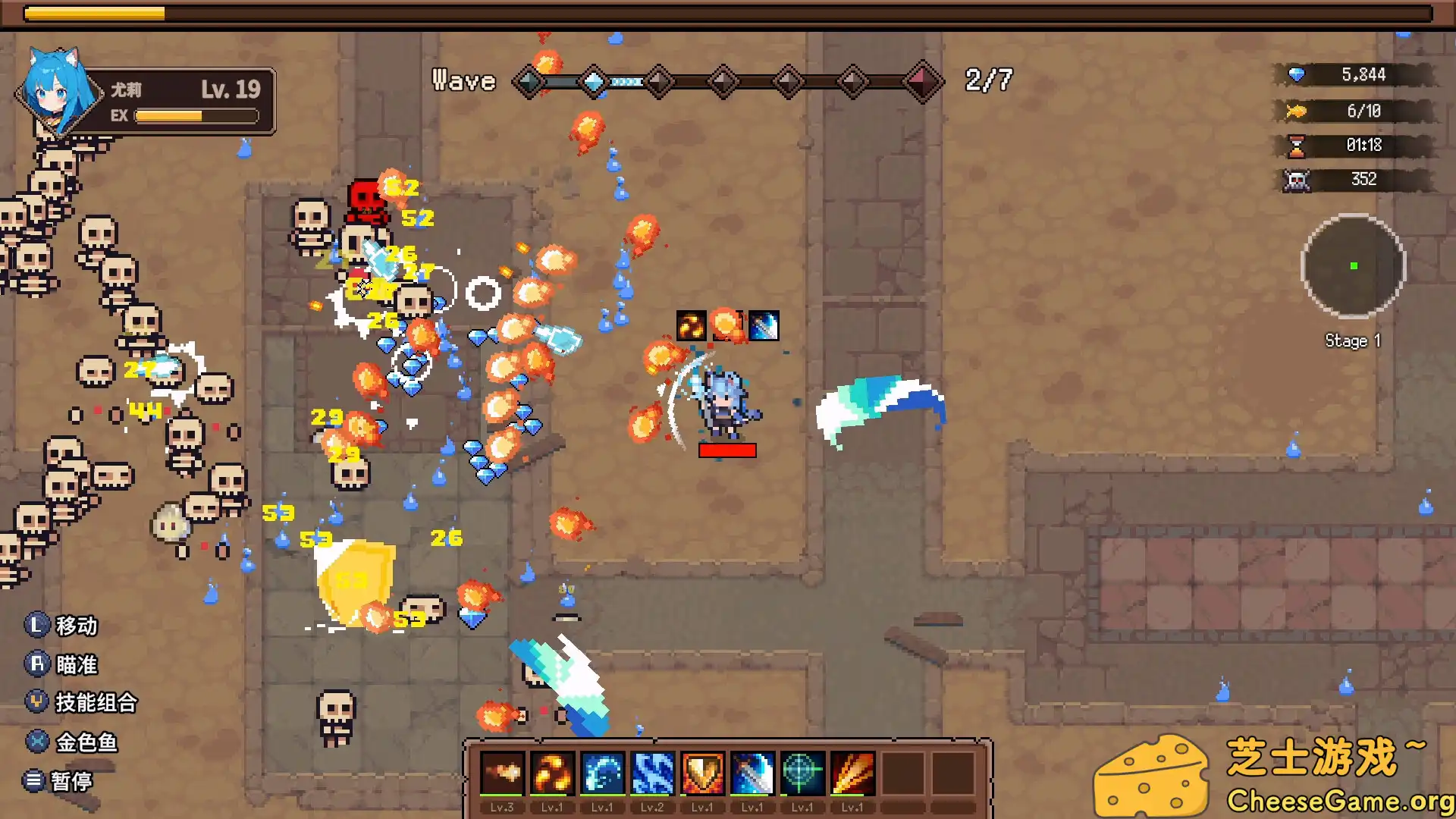Image resolution: width=1456 pixels, height=819 pixels.
Task: Choose the blue water wave skill
Action: pos(602,773)
